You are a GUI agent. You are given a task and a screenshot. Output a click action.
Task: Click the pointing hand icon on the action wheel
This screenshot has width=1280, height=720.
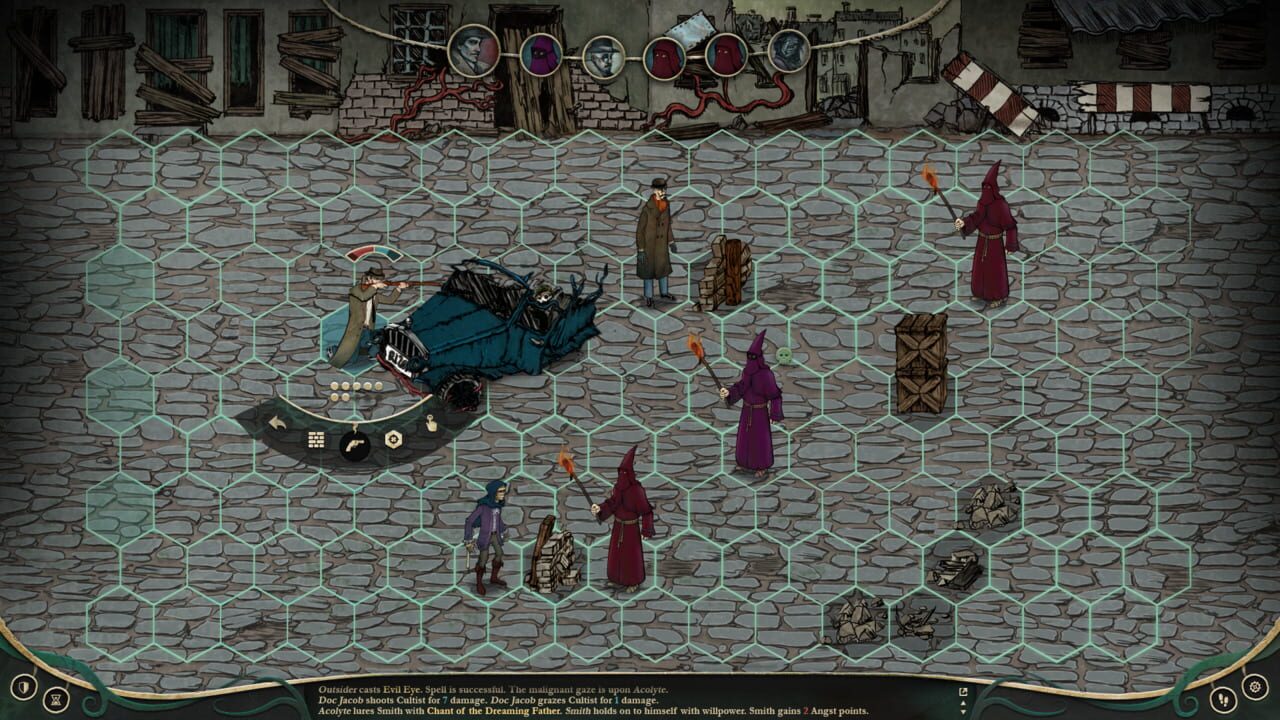coord(430,424)
